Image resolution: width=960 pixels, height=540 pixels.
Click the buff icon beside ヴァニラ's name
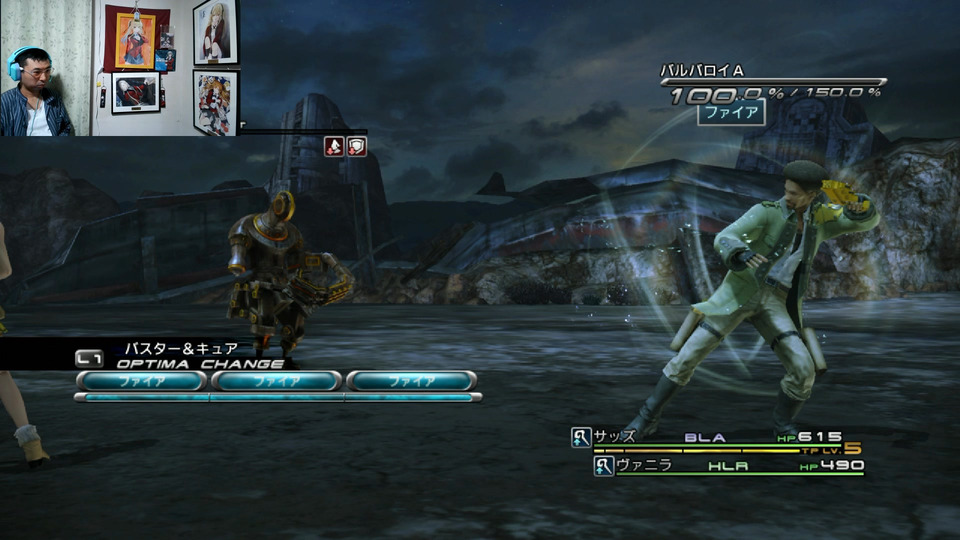(604, 465)
